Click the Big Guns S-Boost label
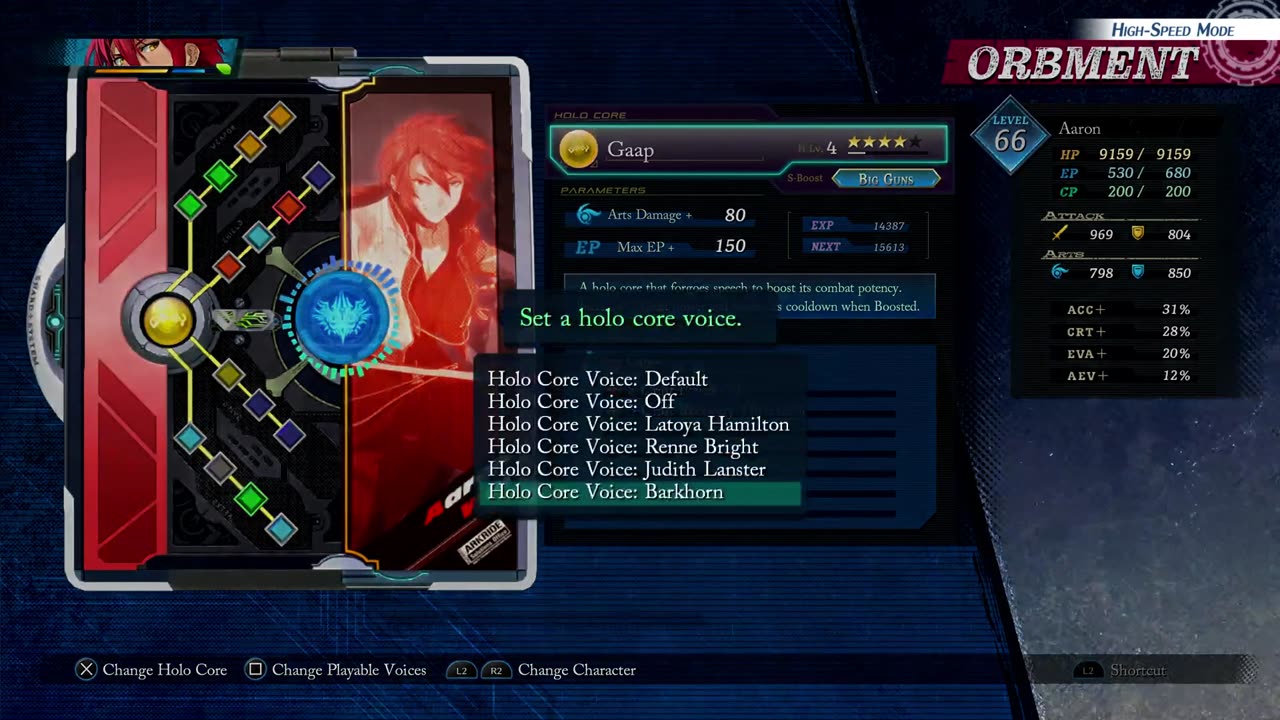 [x=886, y=179]
